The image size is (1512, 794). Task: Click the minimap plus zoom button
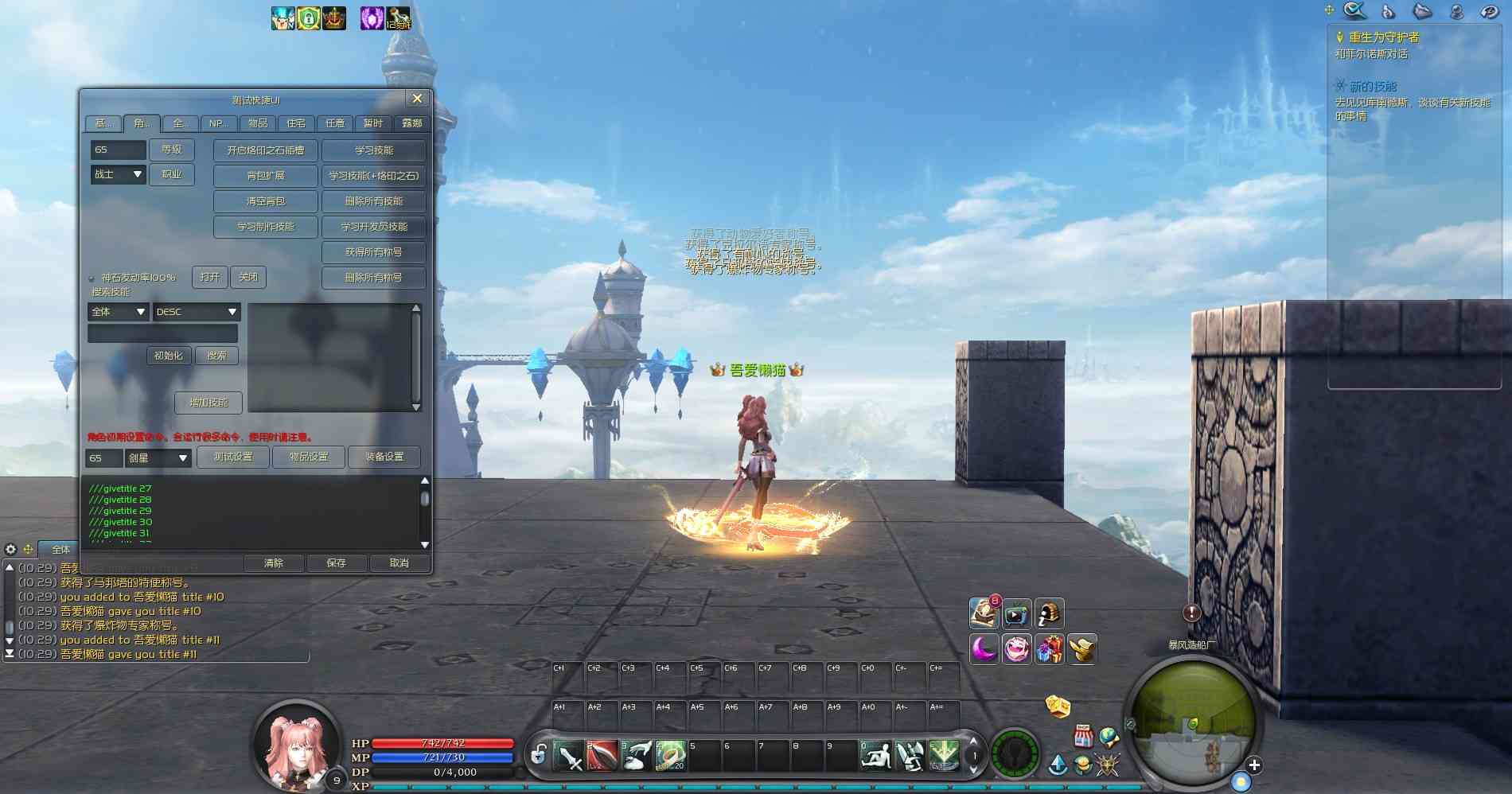[x=1254, y=765]
